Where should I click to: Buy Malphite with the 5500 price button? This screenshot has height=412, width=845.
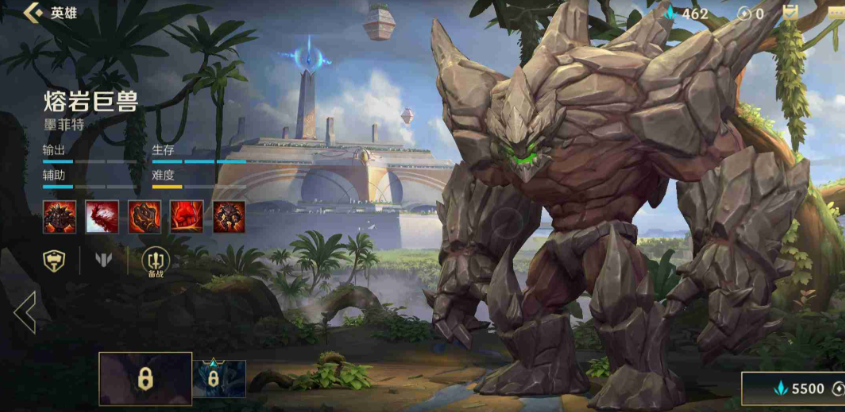click(797, 389)
